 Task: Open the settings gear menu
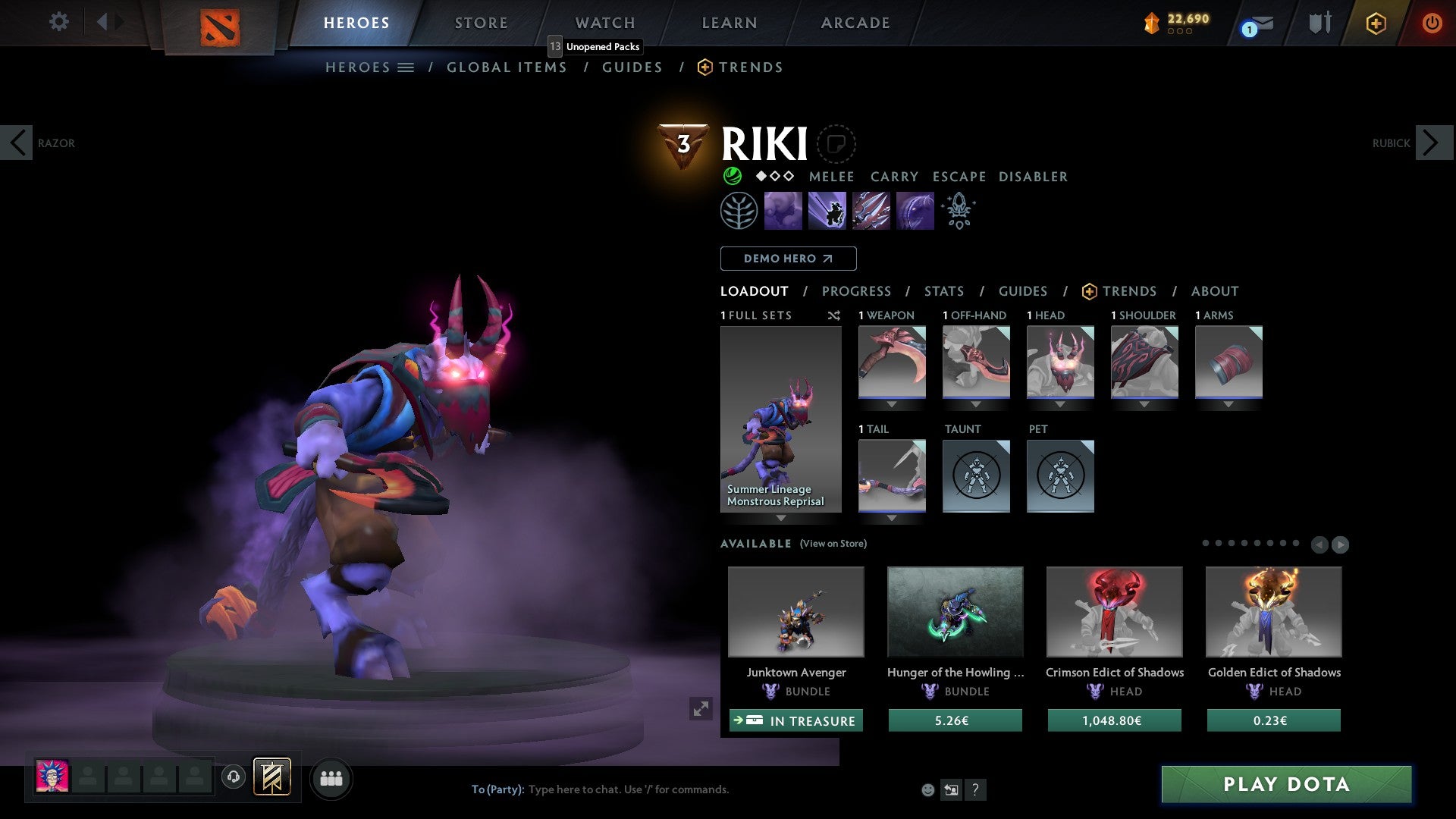[58, 21]
